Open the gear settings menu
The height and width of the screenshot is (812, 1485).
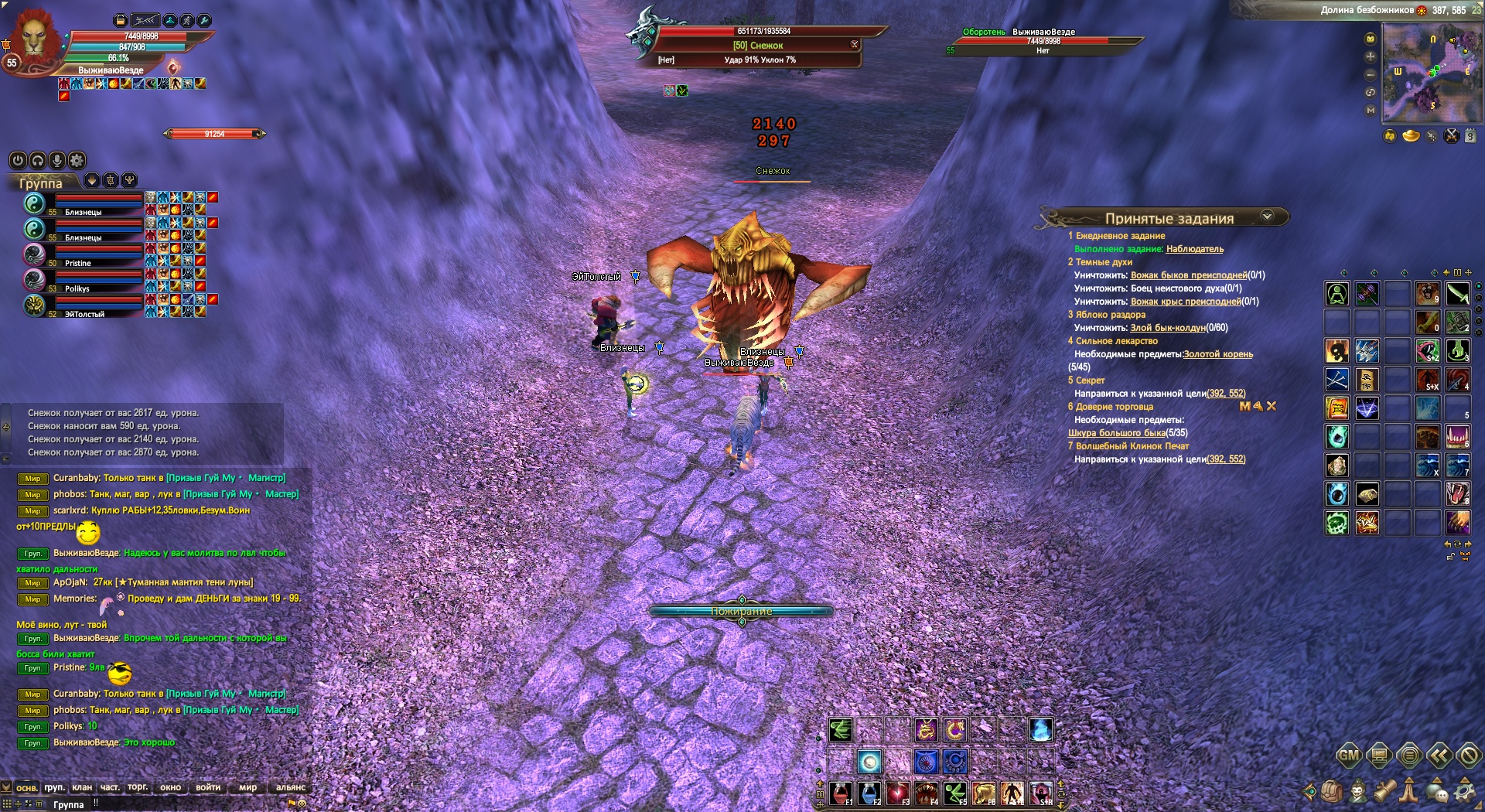tap(1464, 791)
